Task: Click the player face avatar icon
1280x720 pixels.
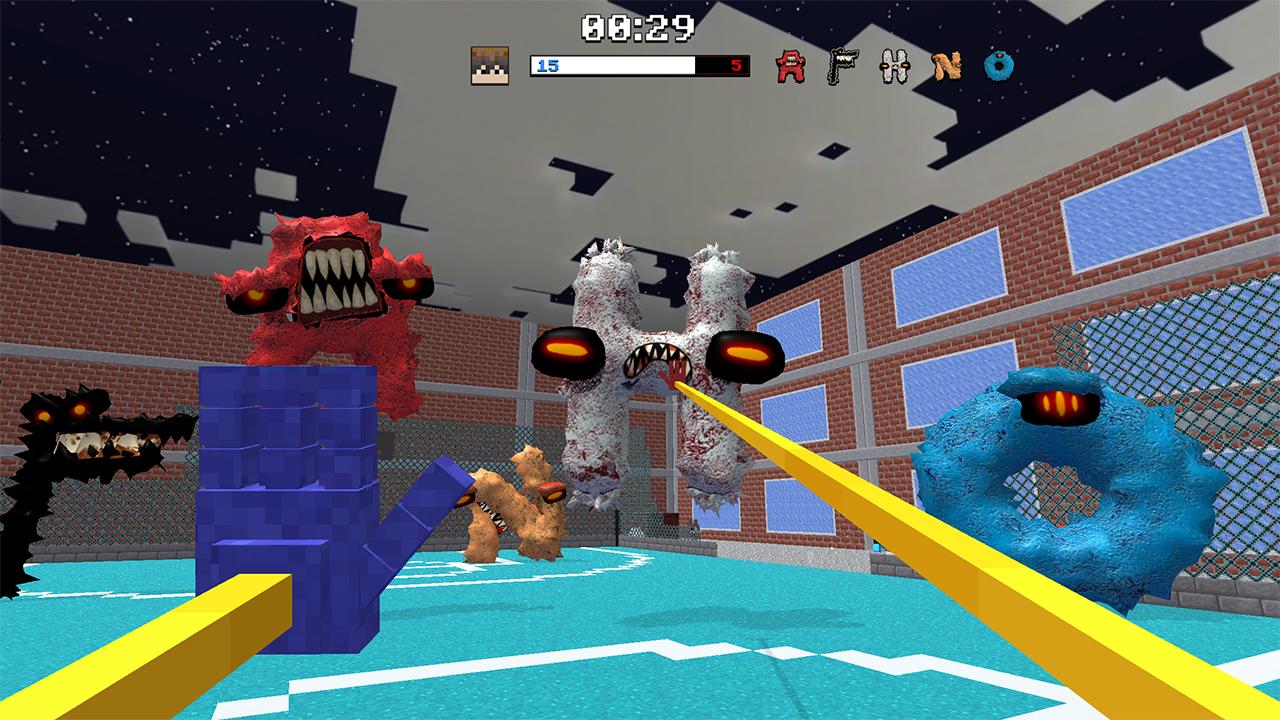Action: 491,66
